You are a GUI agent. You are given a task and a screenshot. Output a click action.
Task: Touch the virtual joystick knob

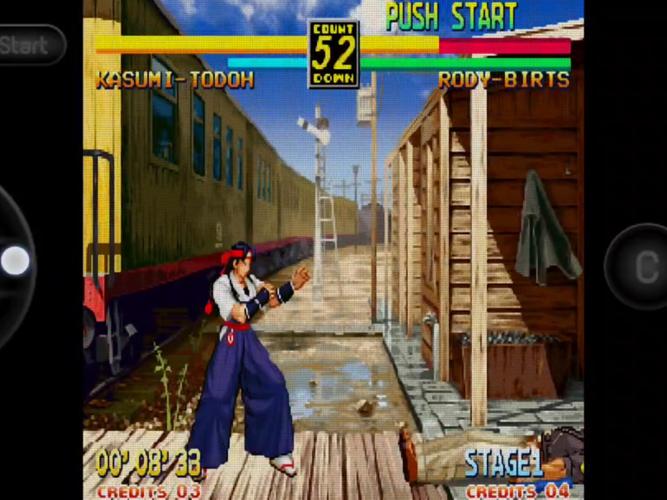(x=15, y=261)
